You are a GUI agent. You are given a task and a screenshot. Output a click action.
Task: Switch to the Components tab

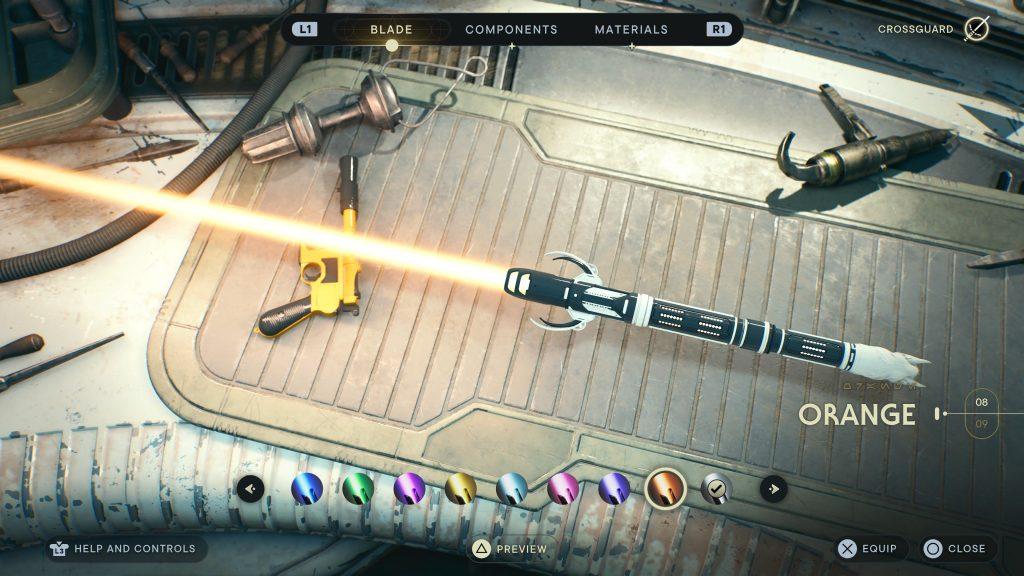click(511, 30)
